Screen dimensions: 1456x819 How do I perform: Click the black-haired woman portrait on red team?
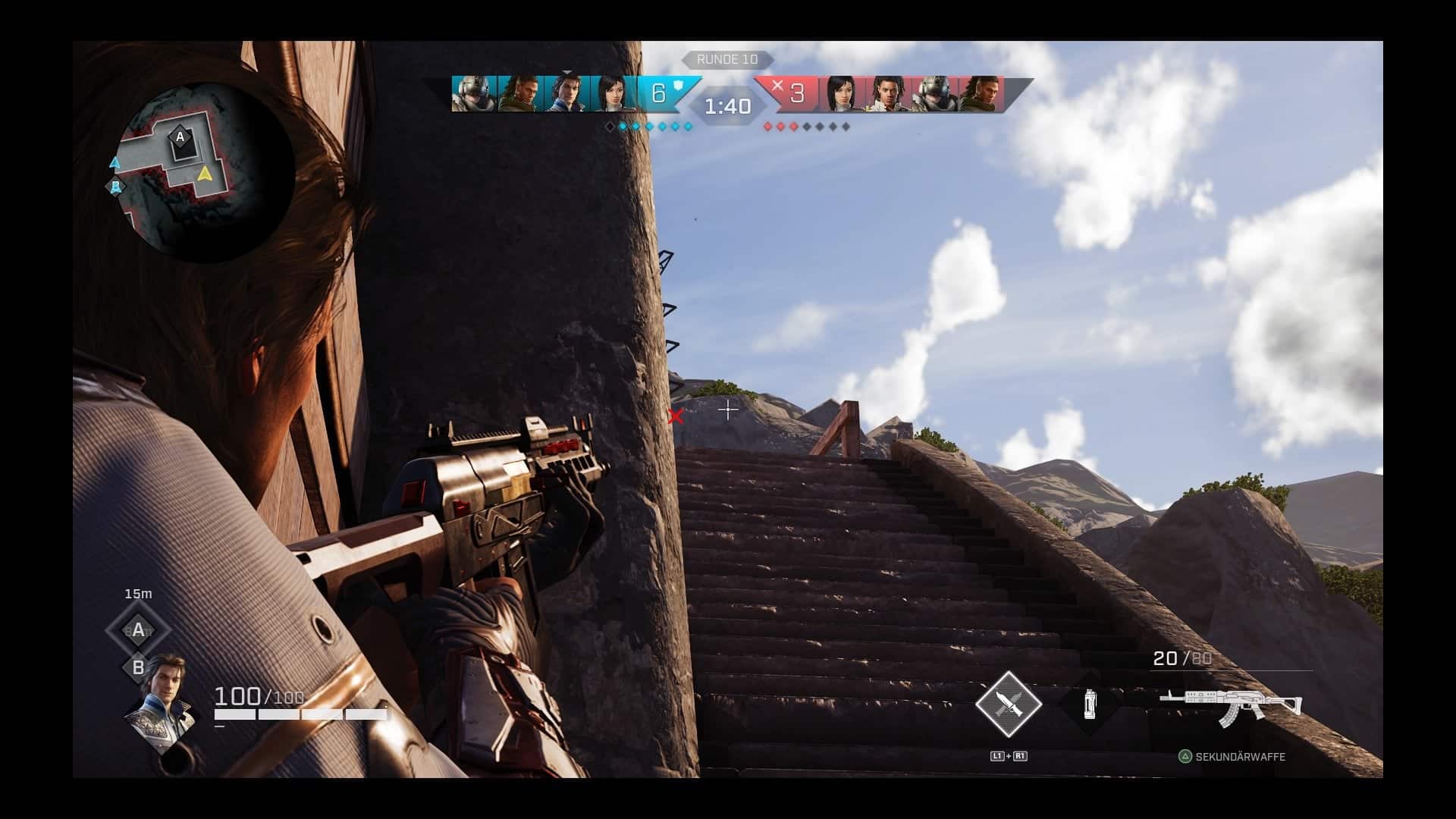click(840, 94)
